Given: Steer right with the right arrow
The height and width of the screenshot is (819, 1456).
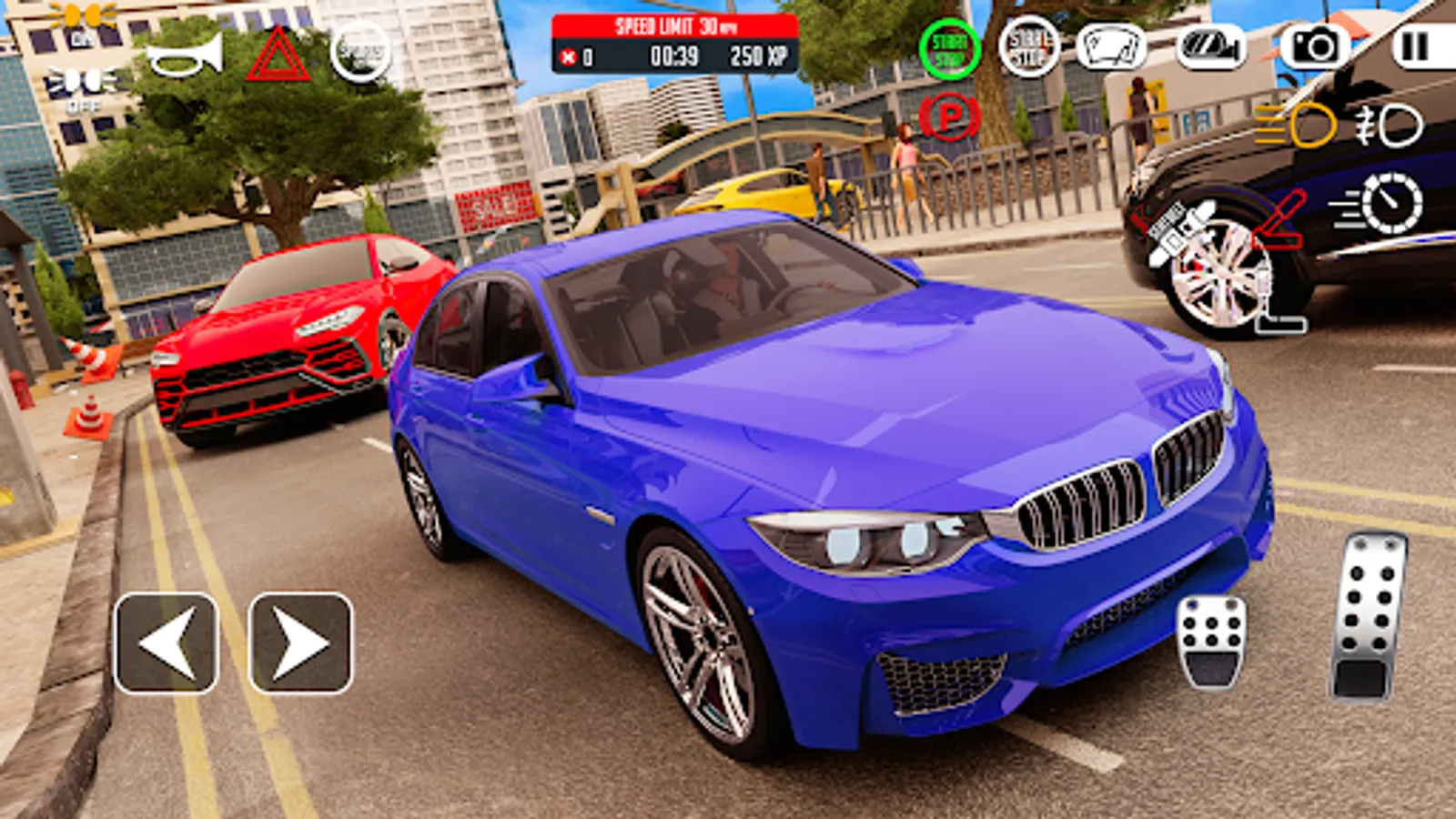Looking at the screenshot, I should pos(300,644).
